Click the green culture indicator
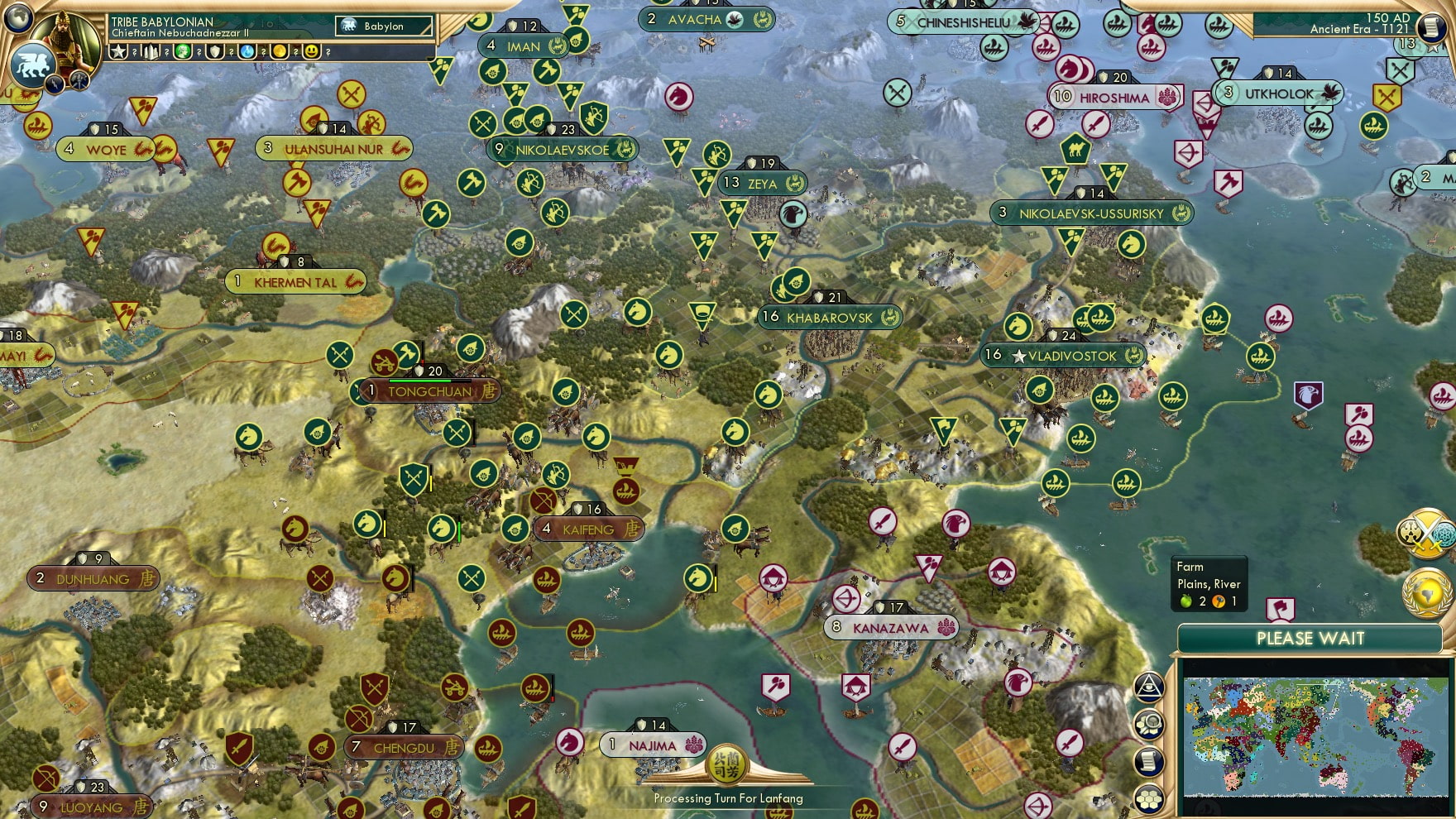This screenshot has height=819, width=1456. [x=184, y=52]
